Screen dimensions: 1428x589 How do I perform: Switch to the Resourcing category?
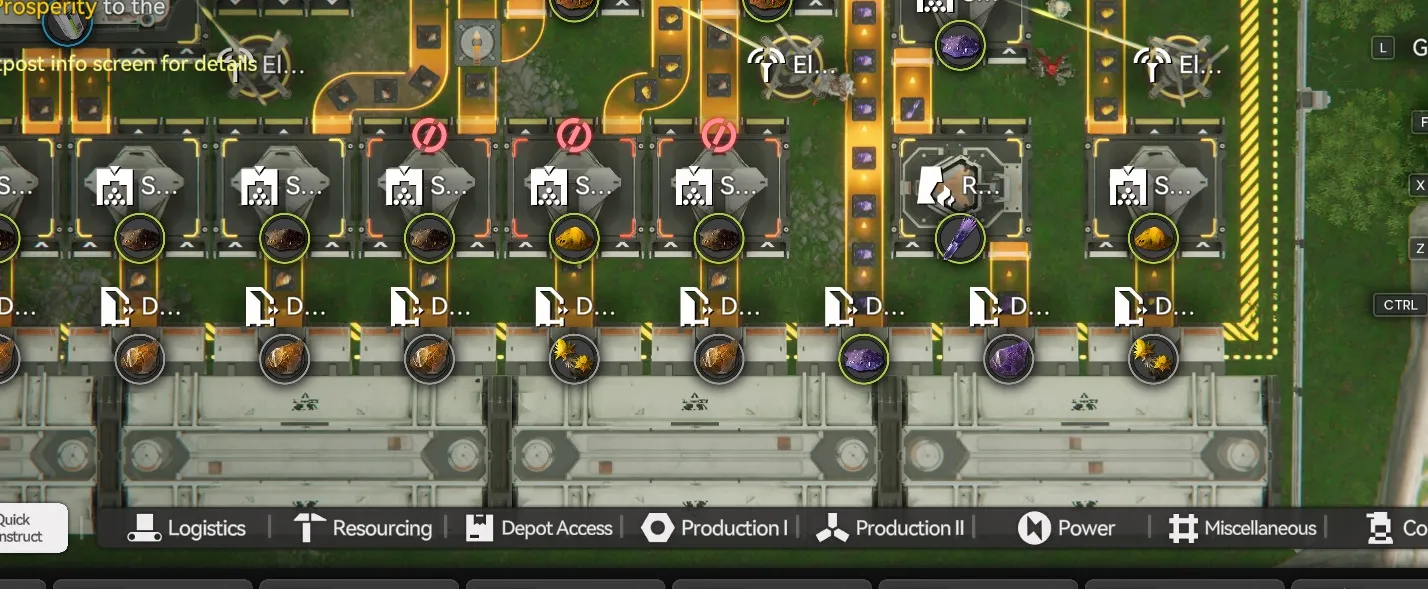coord(362,528)
